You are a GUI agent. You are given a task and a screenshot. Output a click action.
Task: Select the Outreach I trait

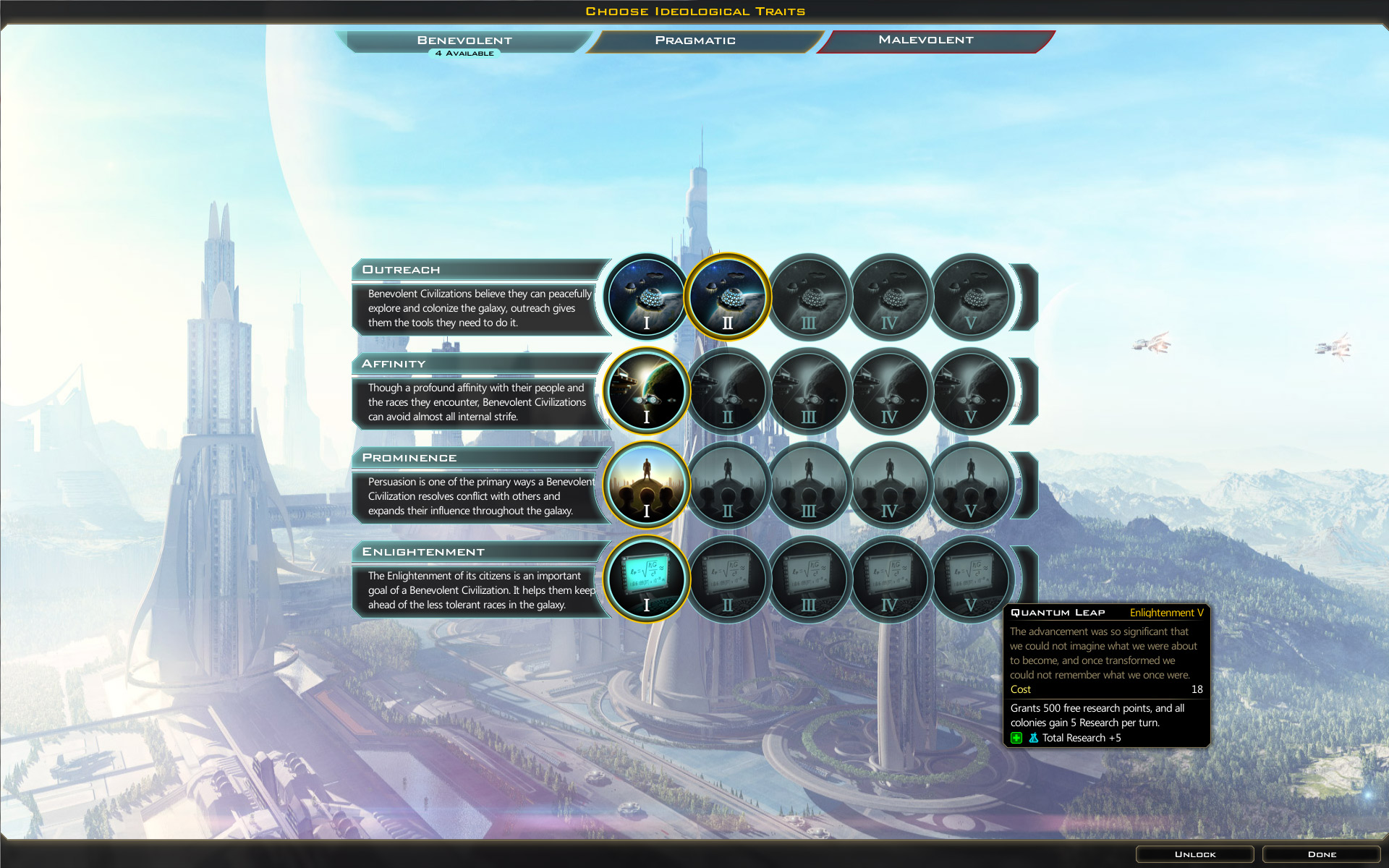tap(647, 297)
